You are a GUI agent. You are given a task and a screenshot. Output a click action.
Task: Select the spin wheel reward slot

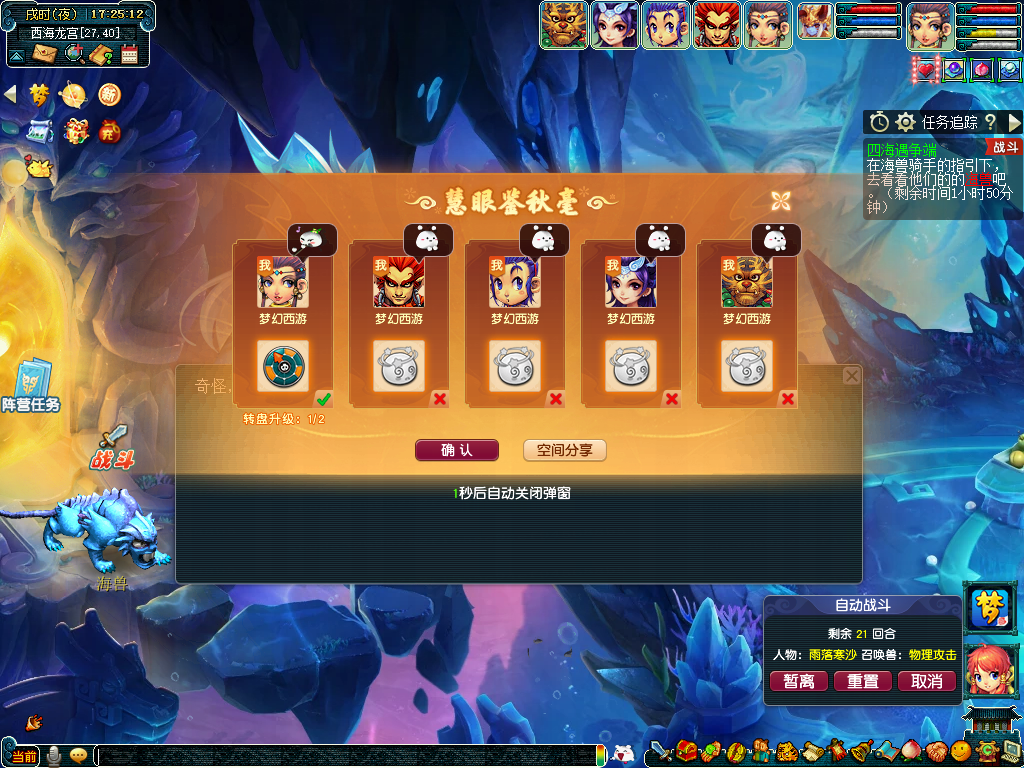[283, 365]
